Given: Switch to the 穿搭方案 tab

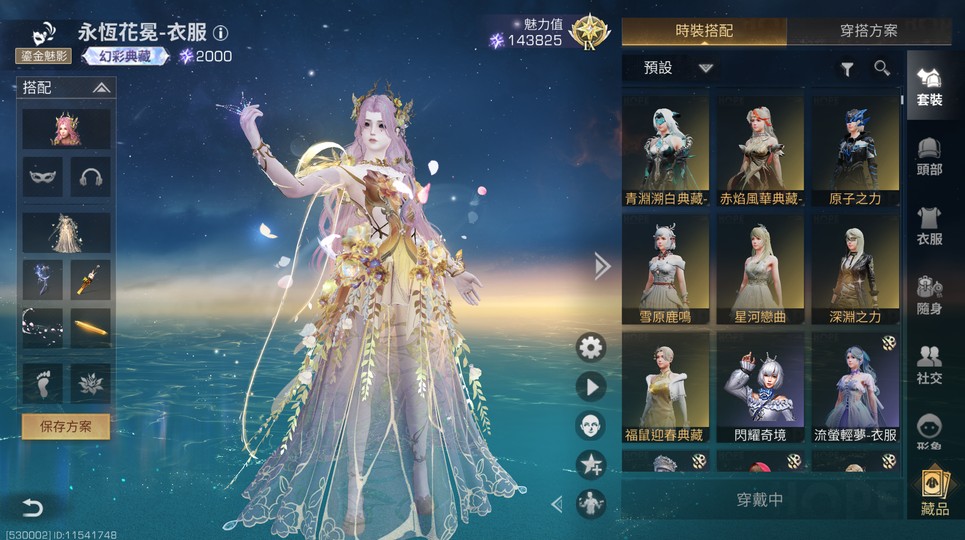Looking at the screenshot, I should [868, 32].
